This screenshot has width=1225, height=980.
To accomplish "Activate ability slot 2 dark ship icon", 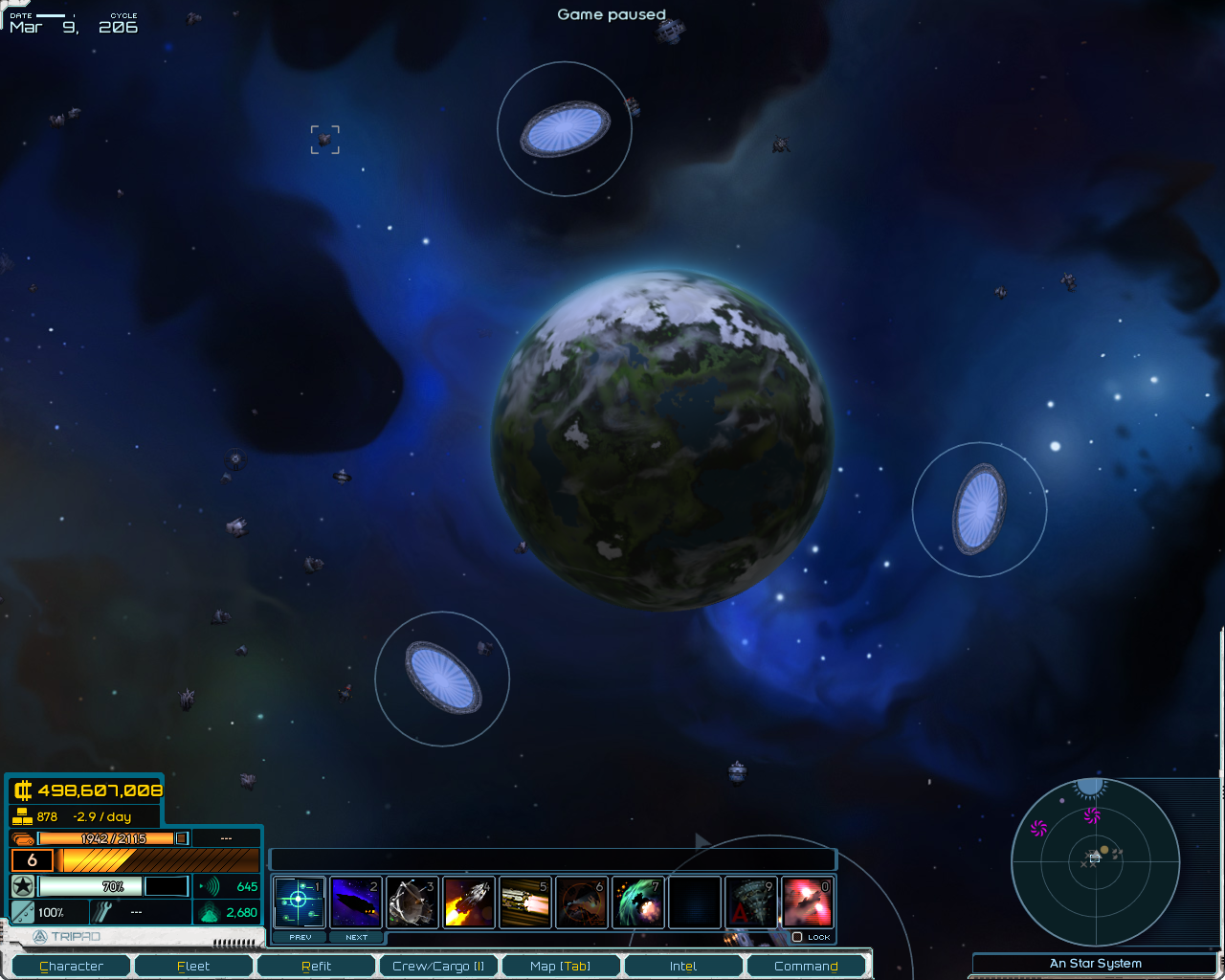I will click(x=356, y=902).
